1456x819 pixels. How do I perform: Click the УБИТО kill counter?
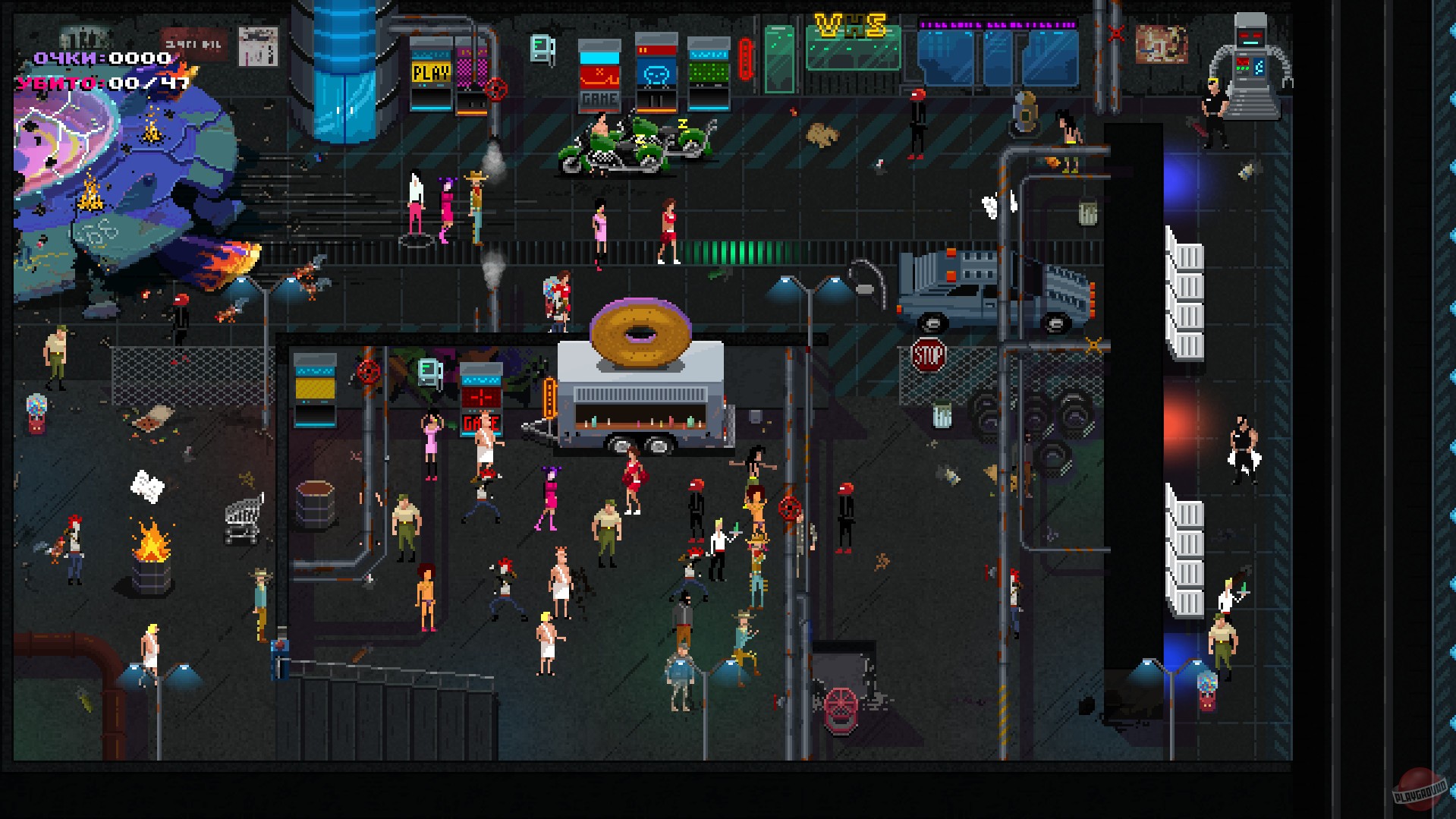pos(91,83)
